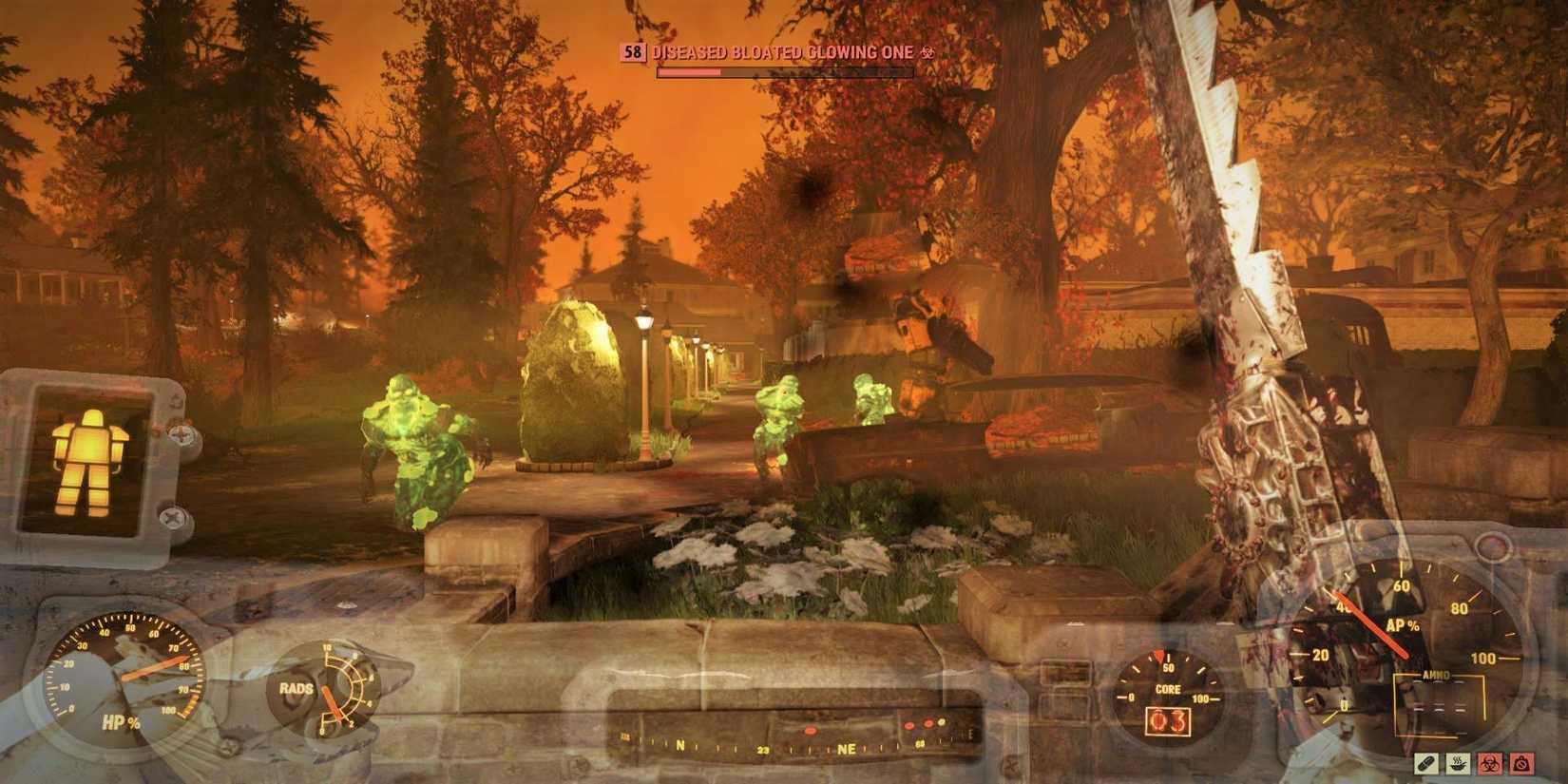Click the fusion core count 03 readout
The image size is (1568, 784).
pyautogui.click(x=1168, y=722)
